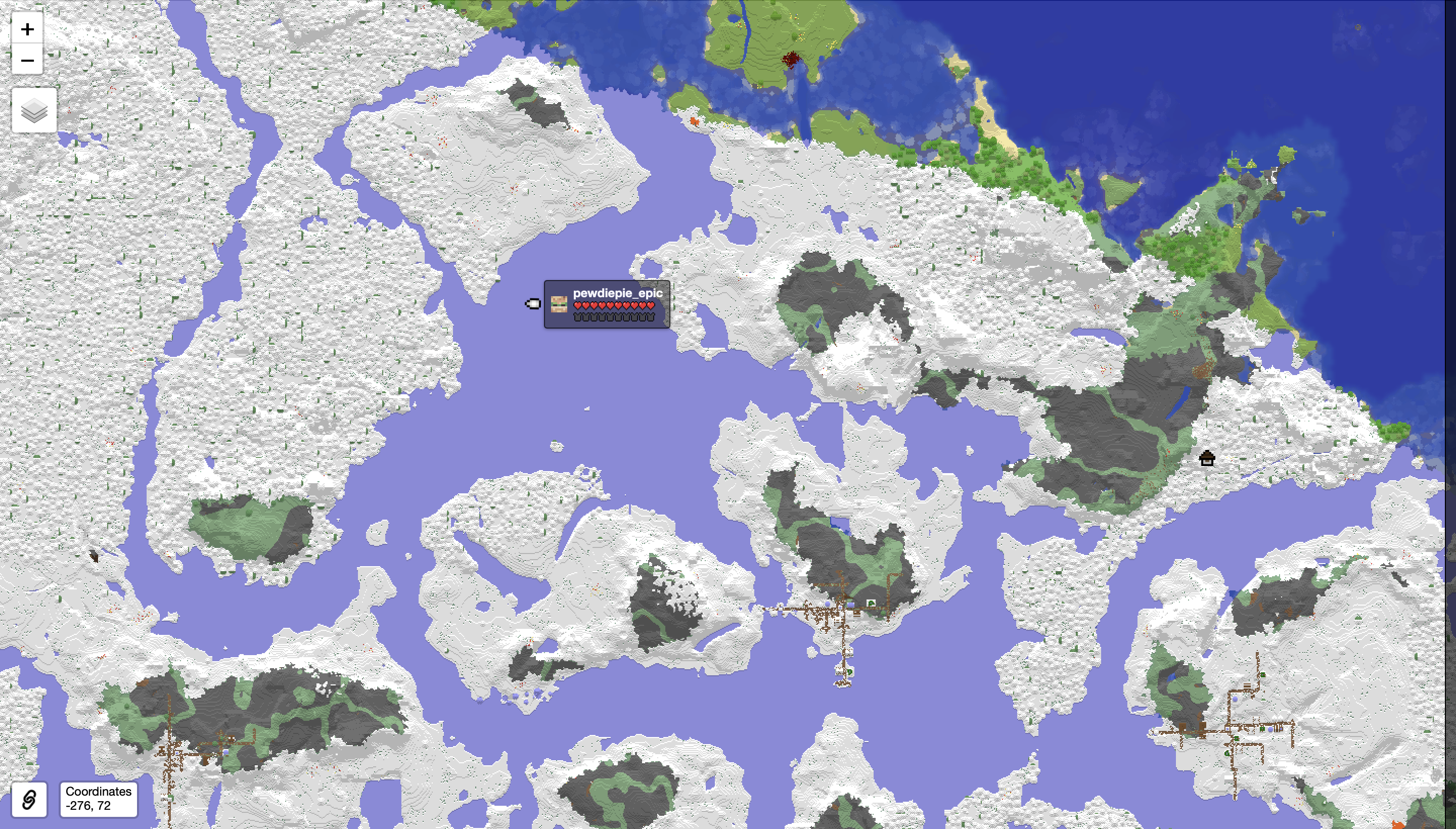
Task: Zoom in on the map
Action: point(27,29)
